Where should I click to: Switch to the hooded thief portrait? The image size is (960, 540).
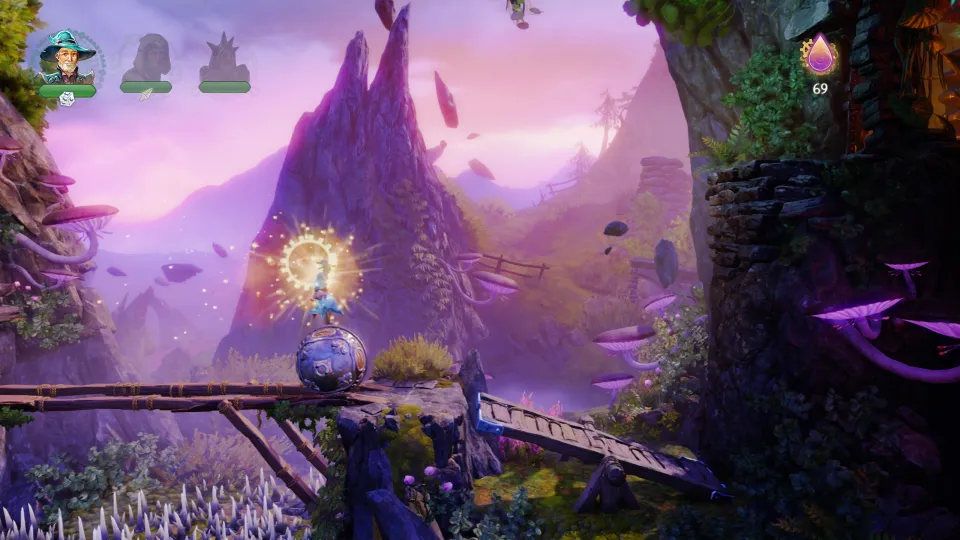(146, 58)
